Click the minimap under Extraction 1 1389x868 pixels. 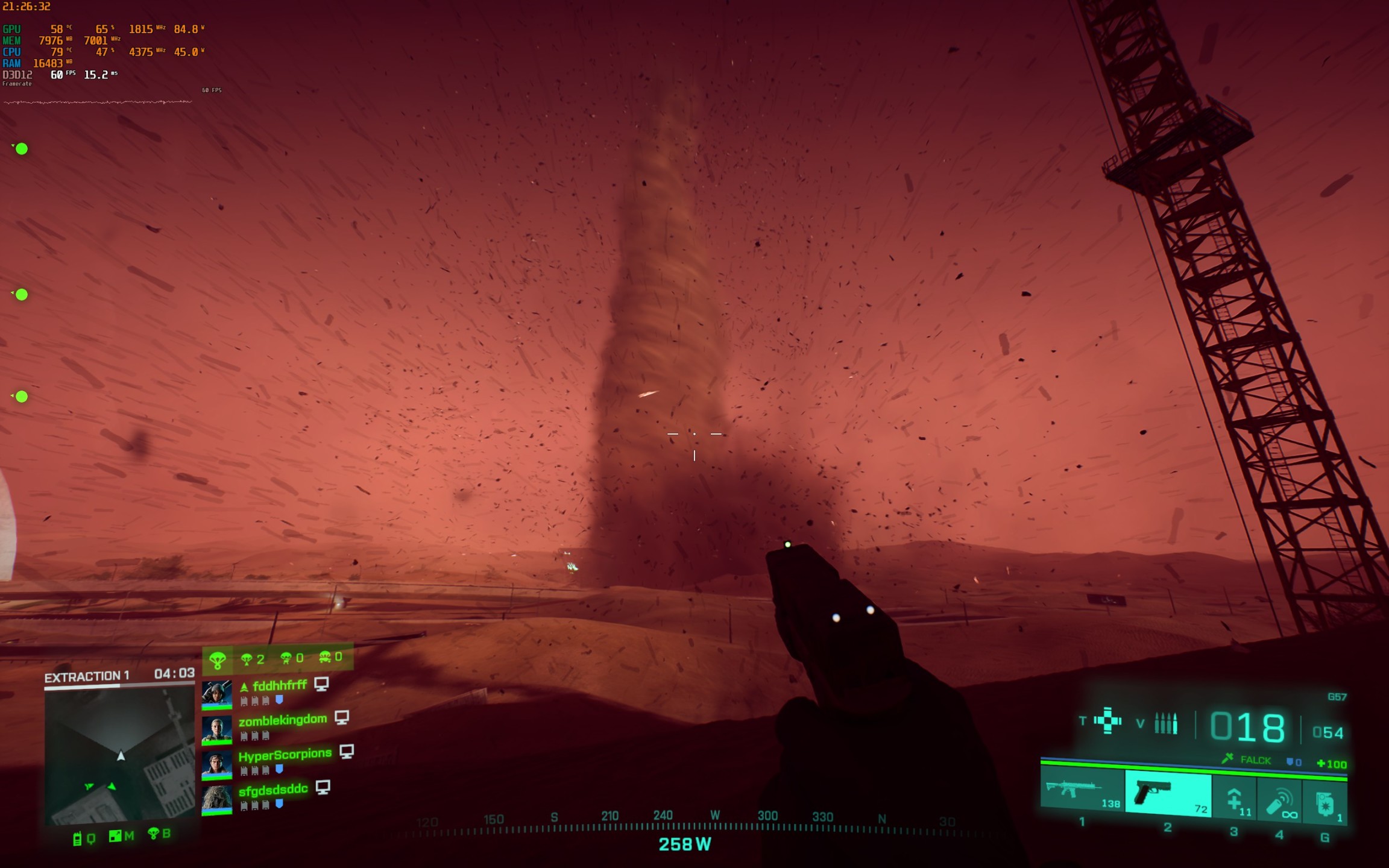pyautogui.click(x=119, y=756)
